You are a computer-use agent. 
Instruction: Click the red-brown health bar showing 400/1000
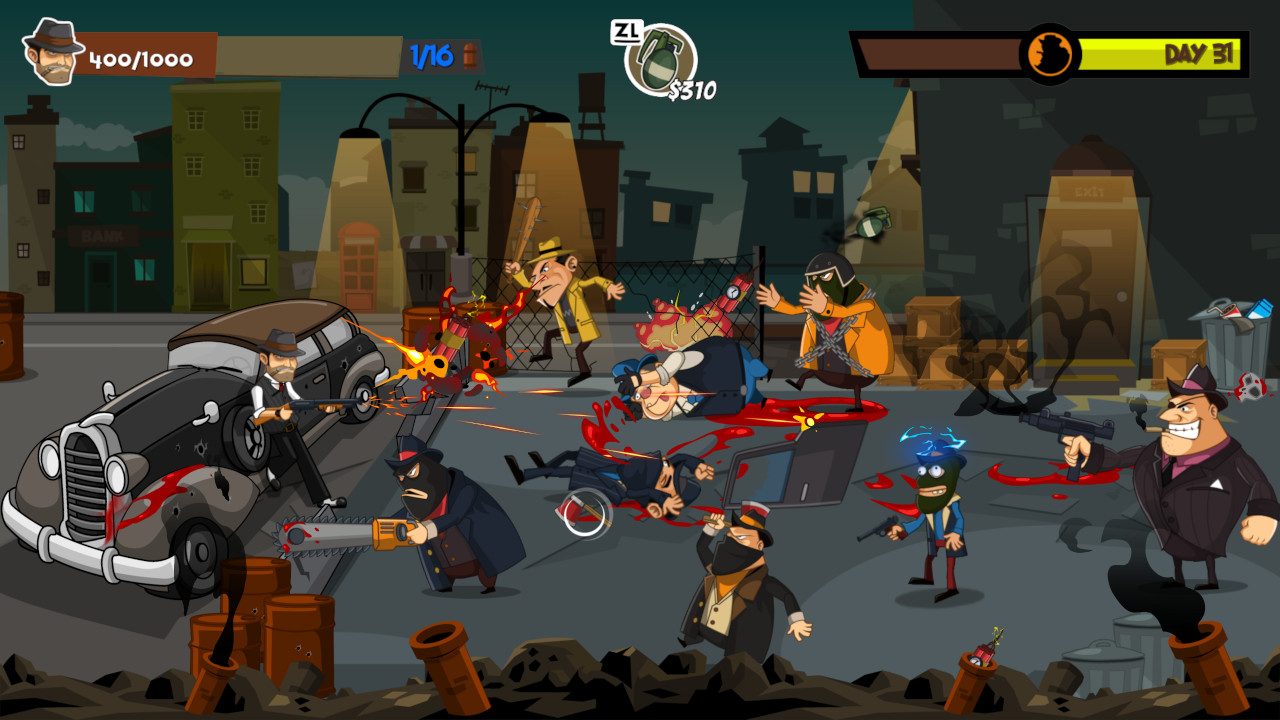(140, 57)
